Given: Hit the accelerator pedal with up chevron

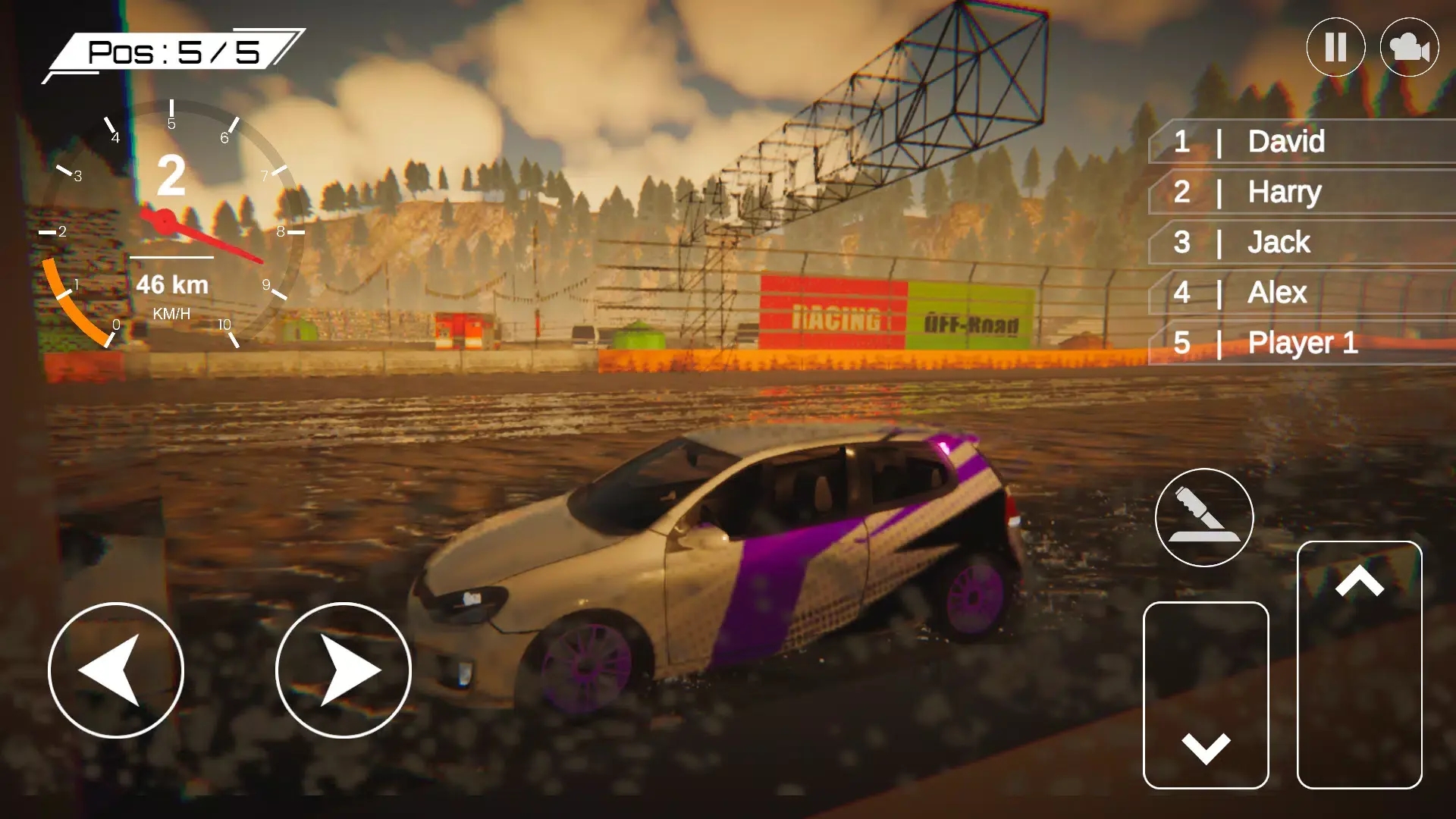Looking at the screenshot, I should coord(1359,664).
